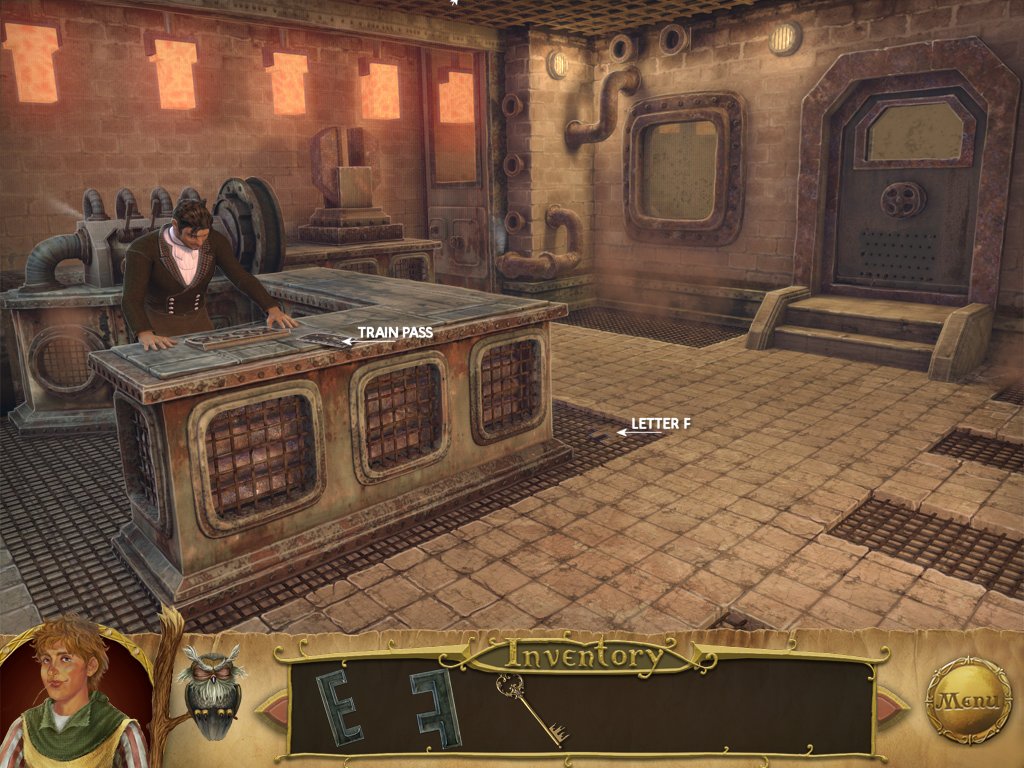1024x768 pixels.
Task: Open the Menu button
Action: tap(968, 699)
